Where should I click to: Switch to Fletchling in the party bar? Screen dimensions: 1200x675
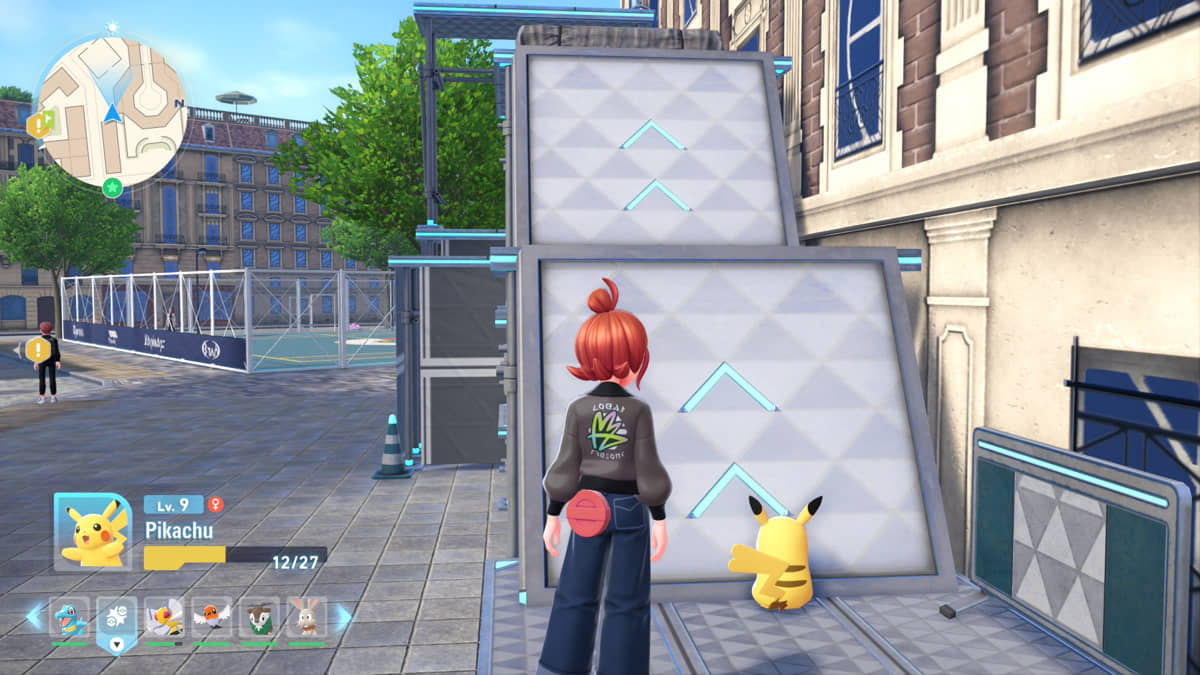click(x=211, y=618)
